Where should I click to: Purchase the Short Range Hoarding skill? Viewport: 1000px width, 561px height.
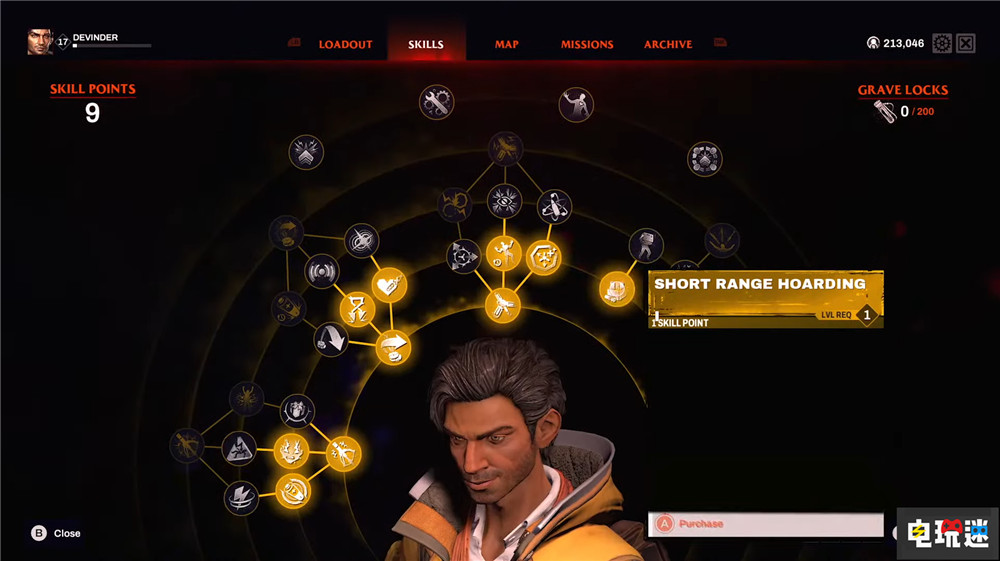pyautogui.click(x=765, y=524)
